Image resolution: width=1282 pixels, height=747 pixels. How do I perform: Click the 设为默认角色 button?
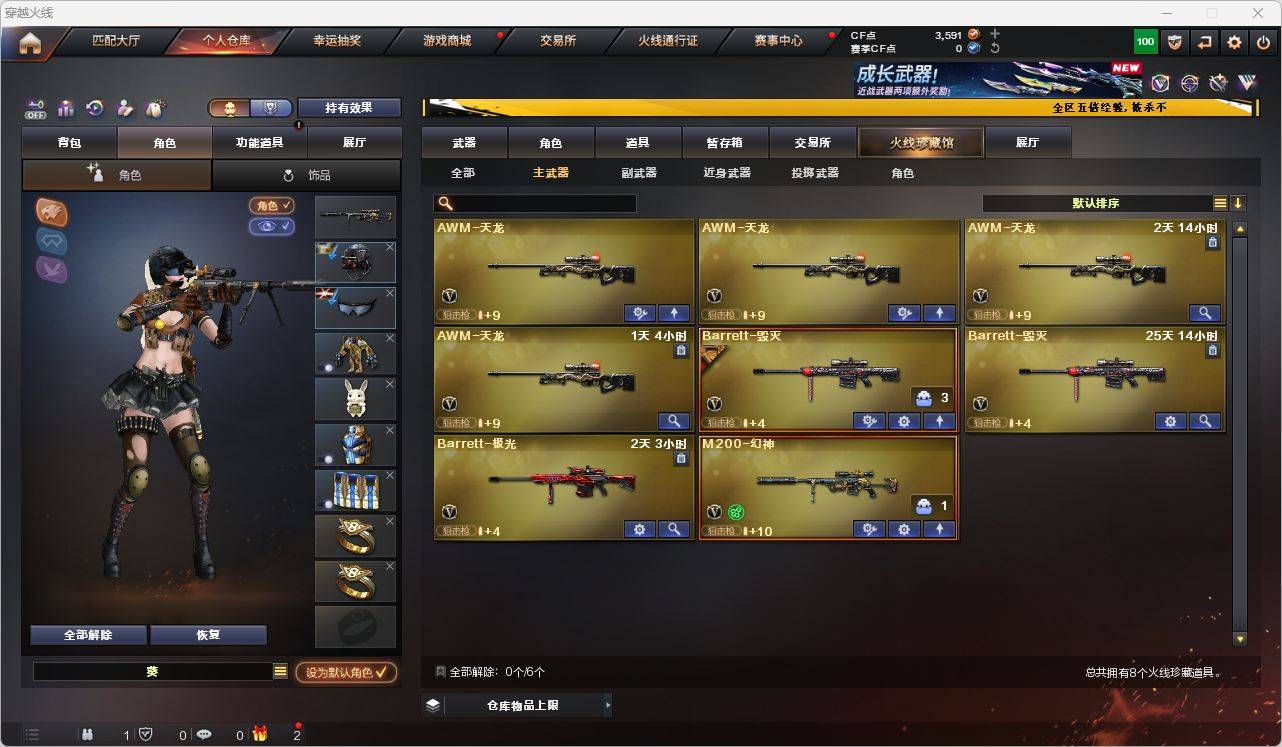[x=343, y=672]
